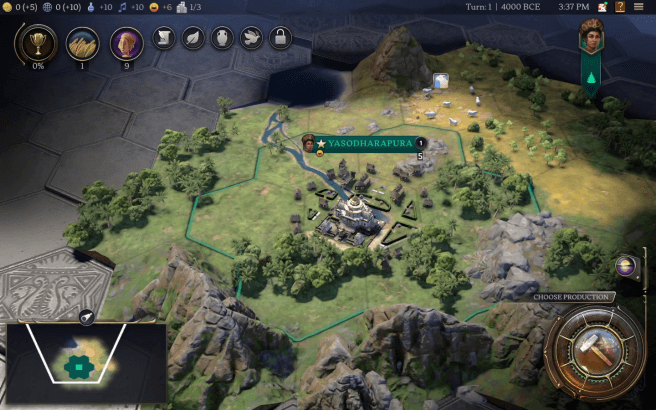Click the leaf resources button
The image size is (656, 410).
193,39
